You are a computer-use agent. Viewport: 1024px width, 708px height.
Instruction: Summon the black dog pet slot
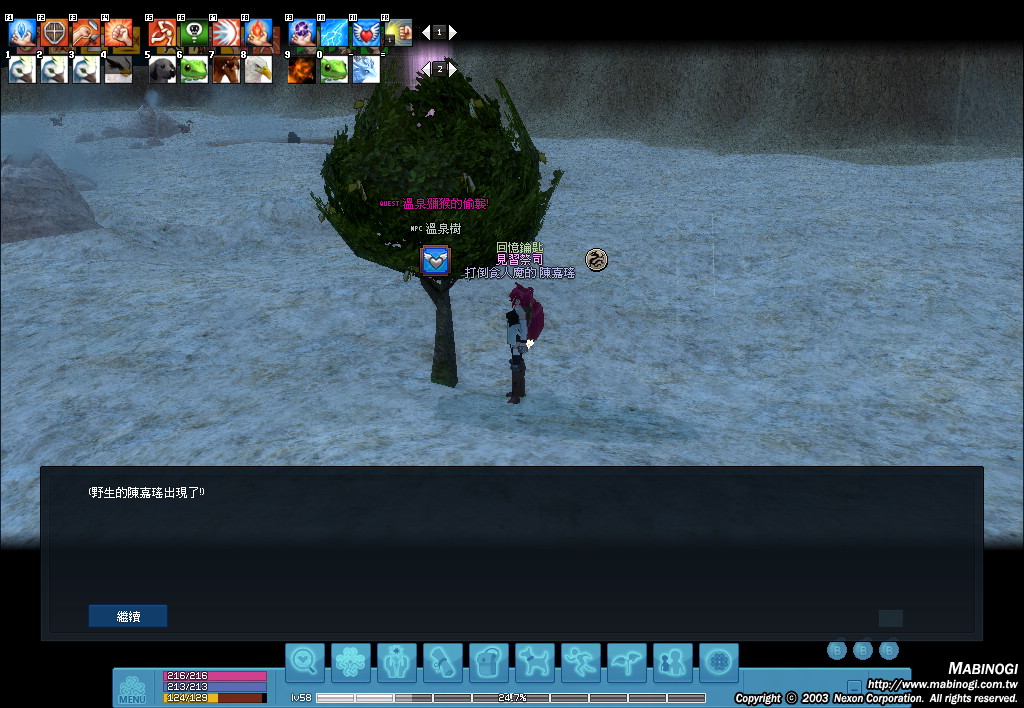162,69
